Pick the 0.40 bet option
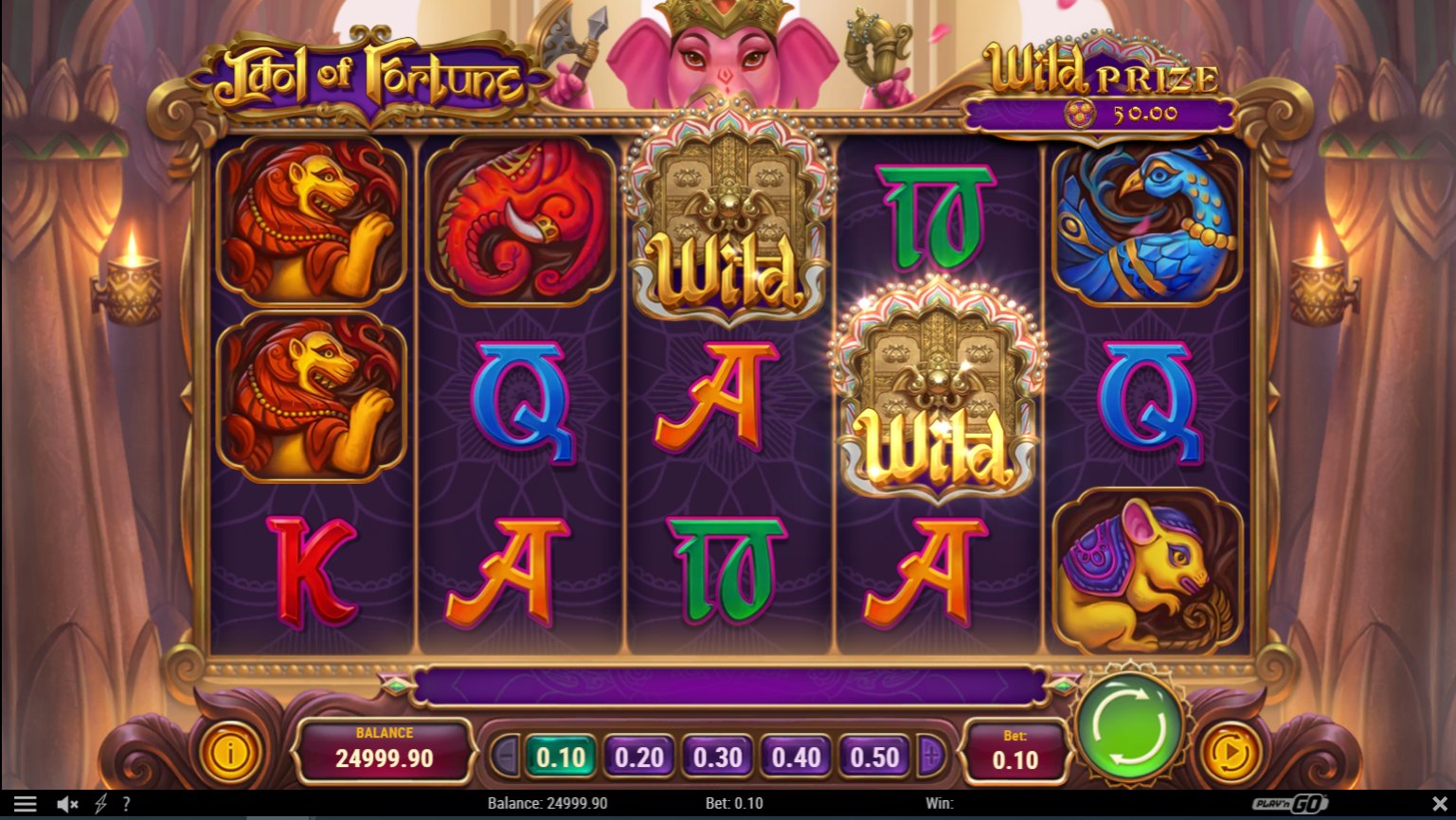The height and width of the screenshot is (820, 1456). 796,758
